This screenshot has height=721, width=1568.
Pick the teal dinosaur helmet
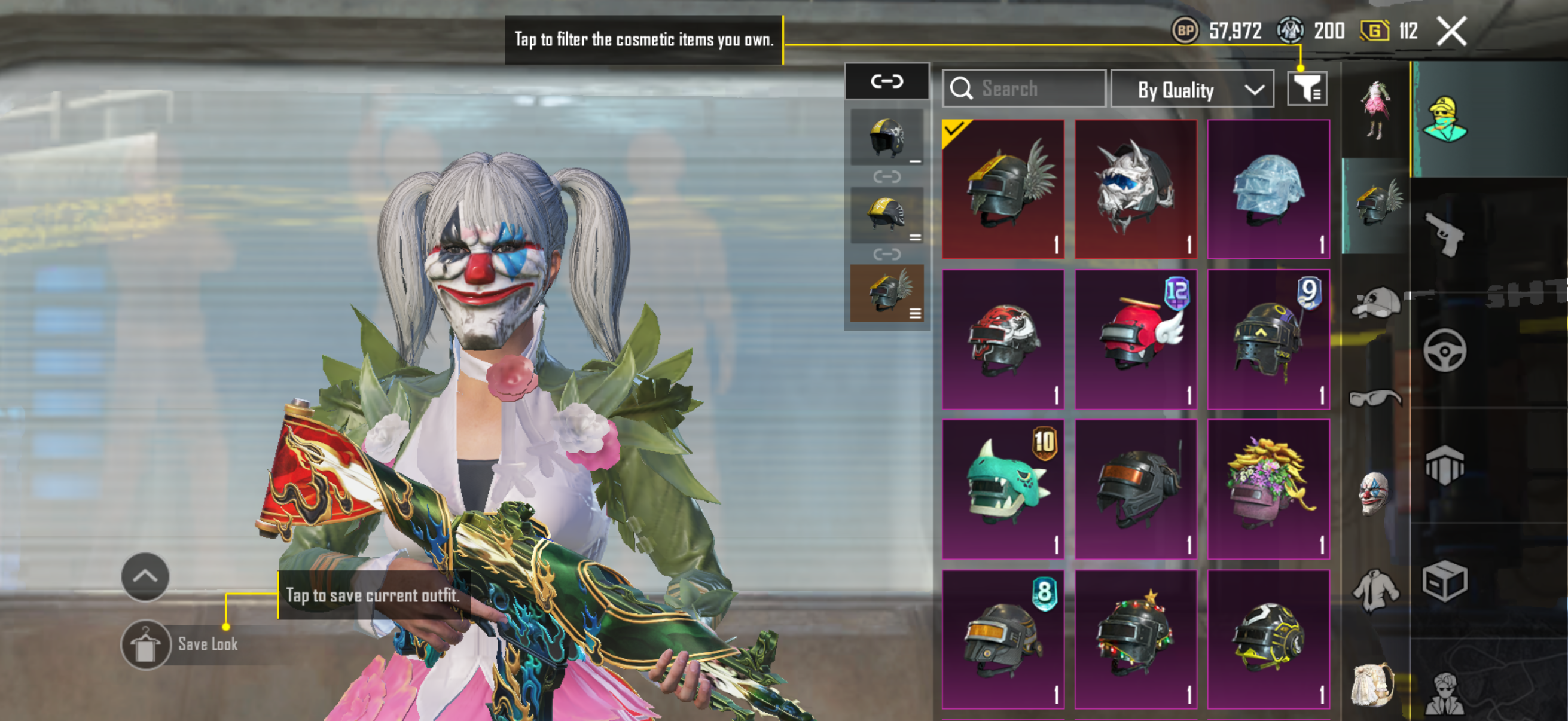tap(1002, 488)
